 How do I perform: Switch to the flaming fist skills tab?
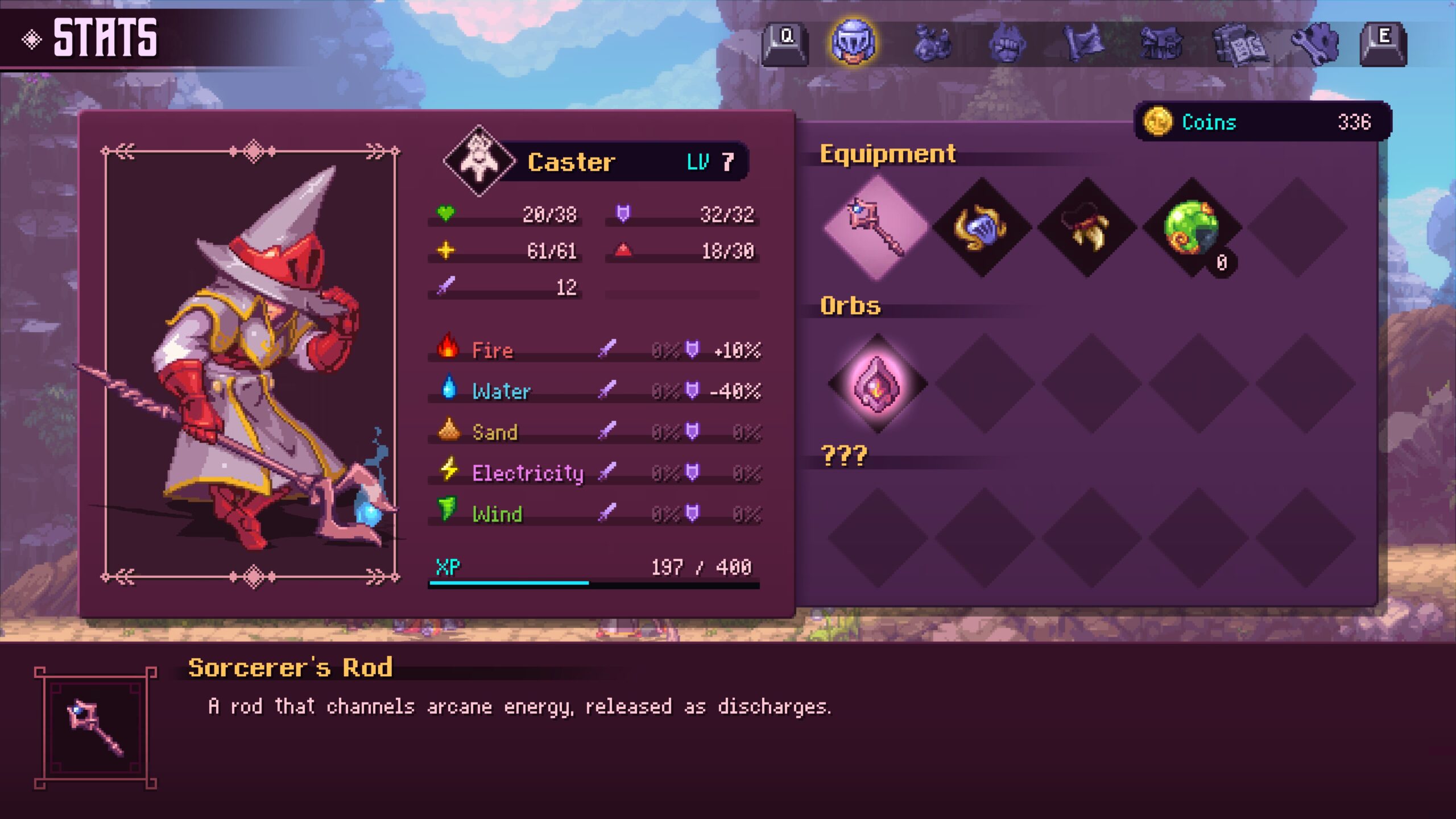[x=1007, y=43]
